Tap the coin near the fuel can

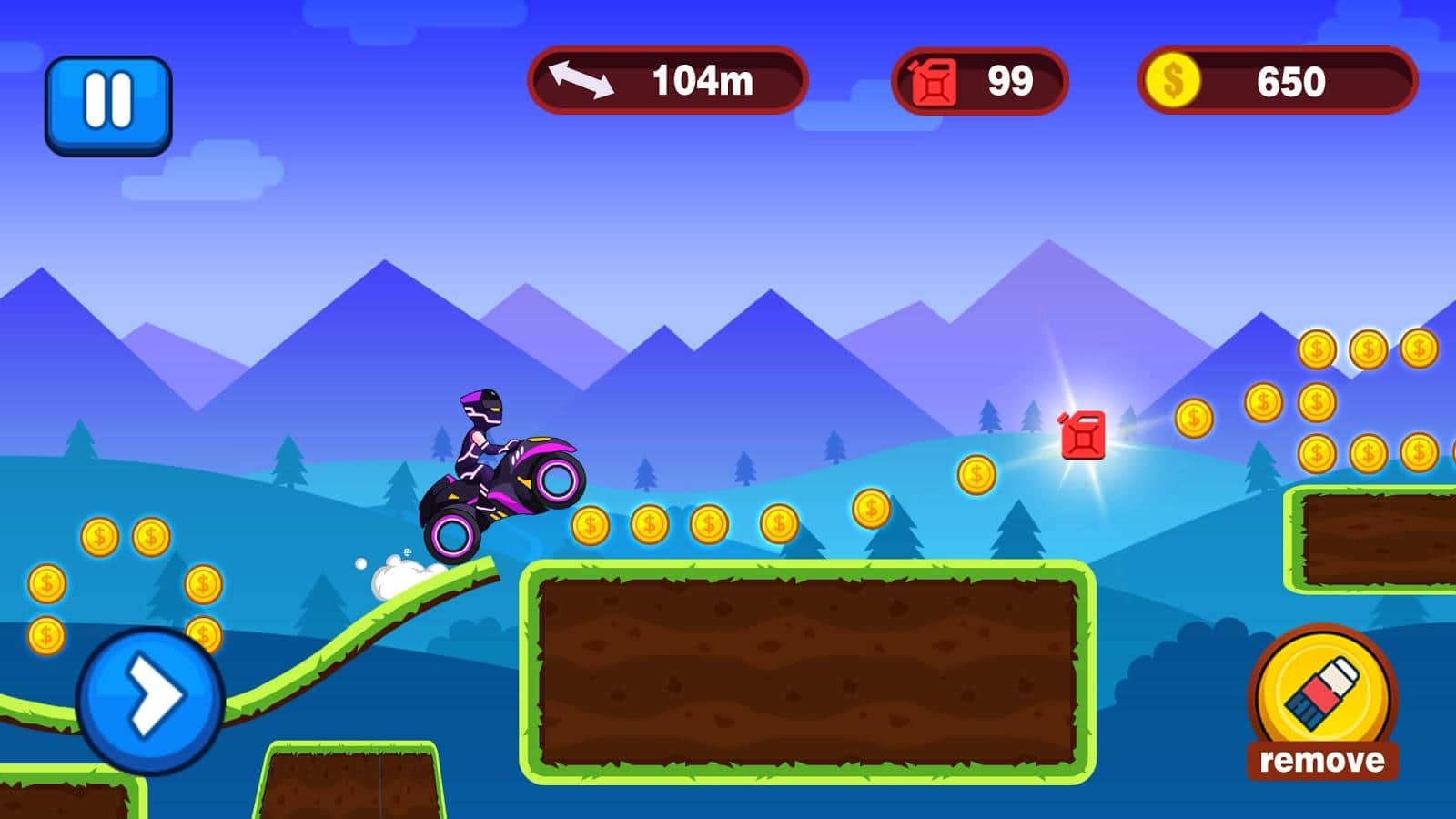point(975,472)
